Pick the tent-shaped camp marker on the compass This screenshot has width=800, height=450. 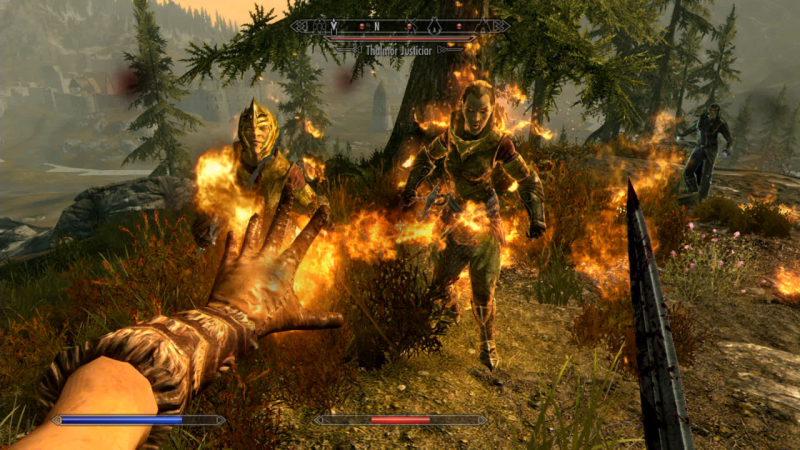coord(483,27)
